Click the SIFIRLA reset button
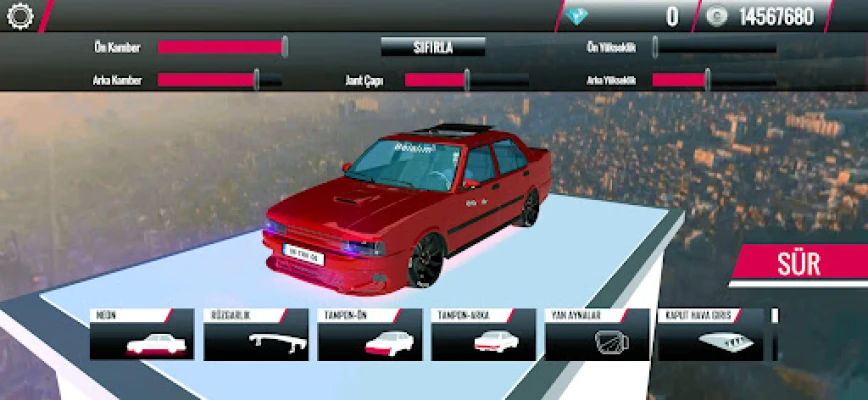Viewport: 868px width, 400px height. 433,47
